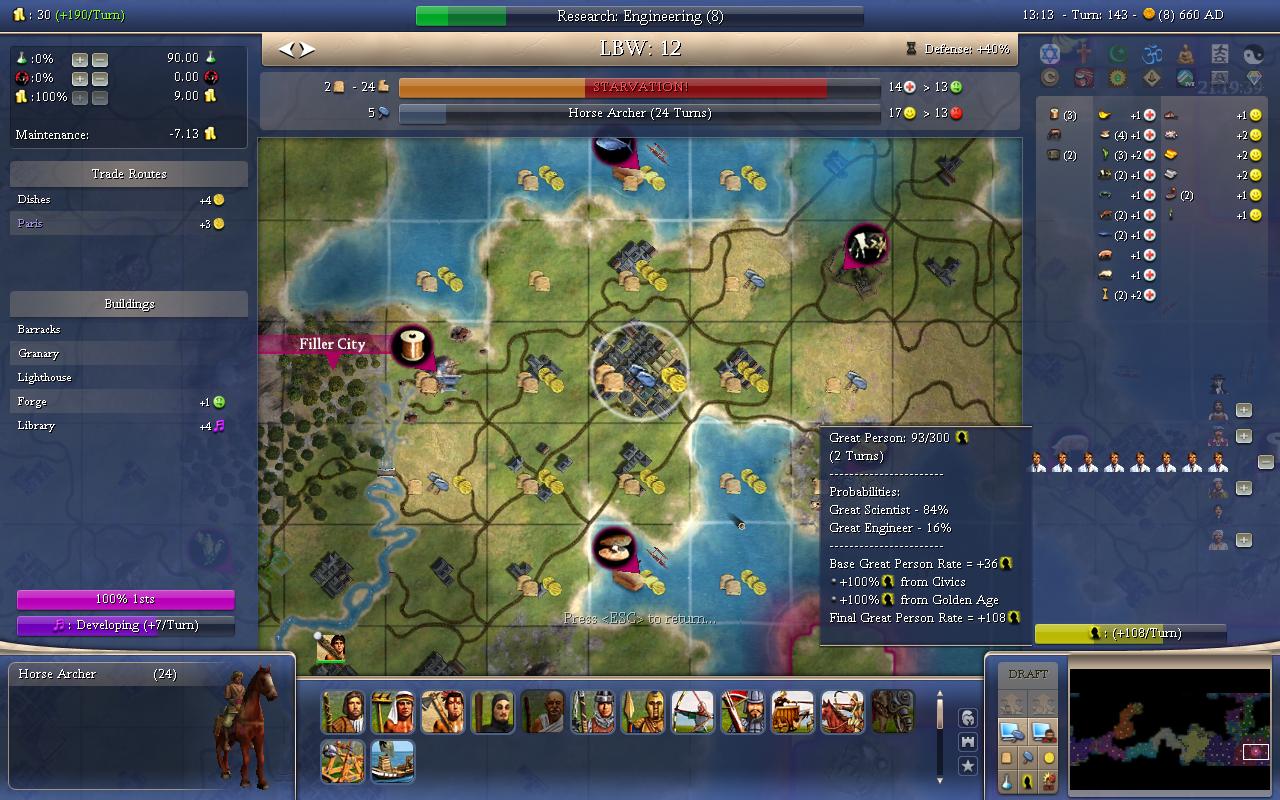Show wonders using the star filter button
Viewport: 1280px width, 800px height.
pos(968,766)
